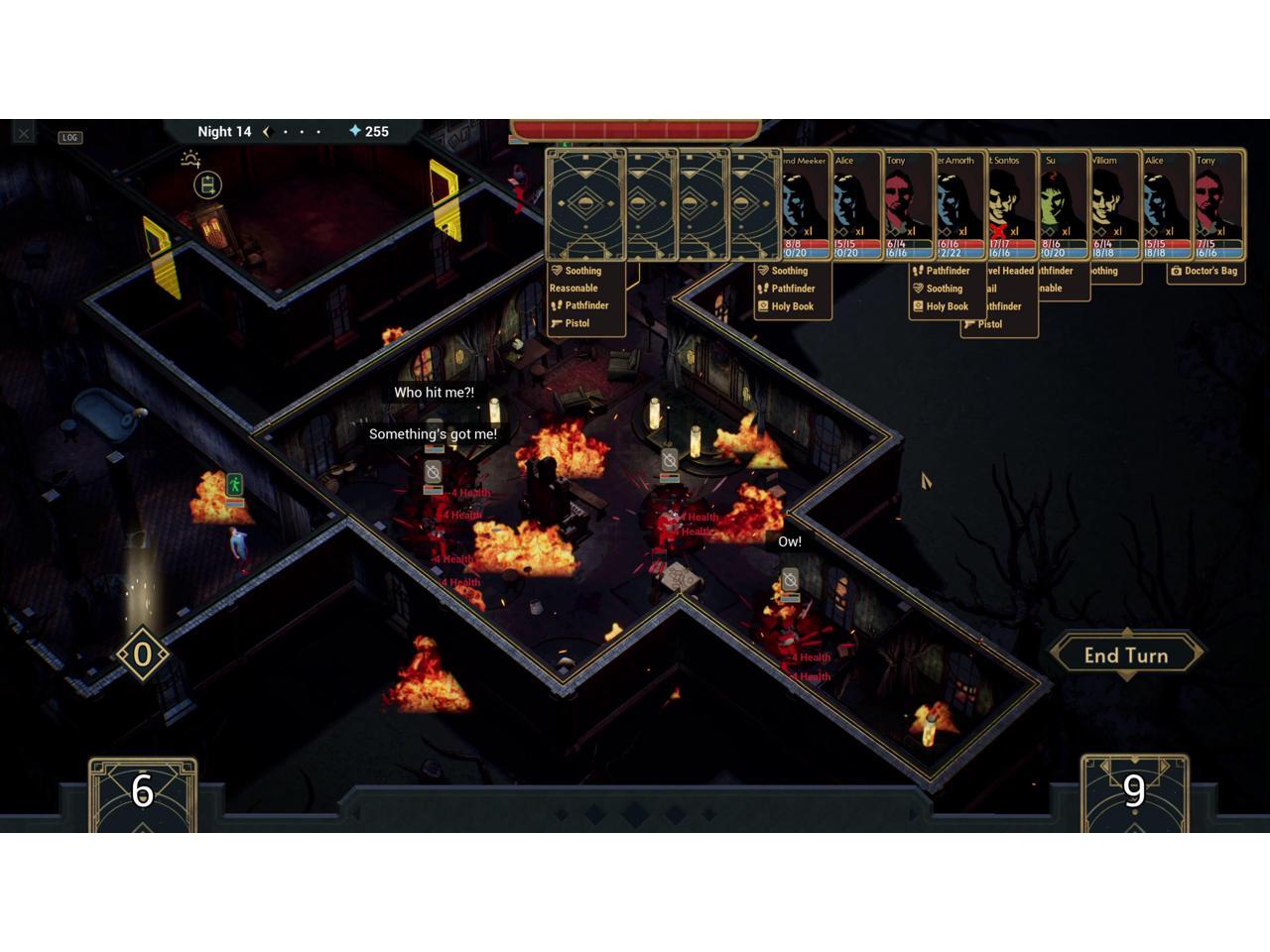The height and width of the screenshot is (952, 1270).
Task: Click the End Turn button
Action: [x=1126, y=654]
